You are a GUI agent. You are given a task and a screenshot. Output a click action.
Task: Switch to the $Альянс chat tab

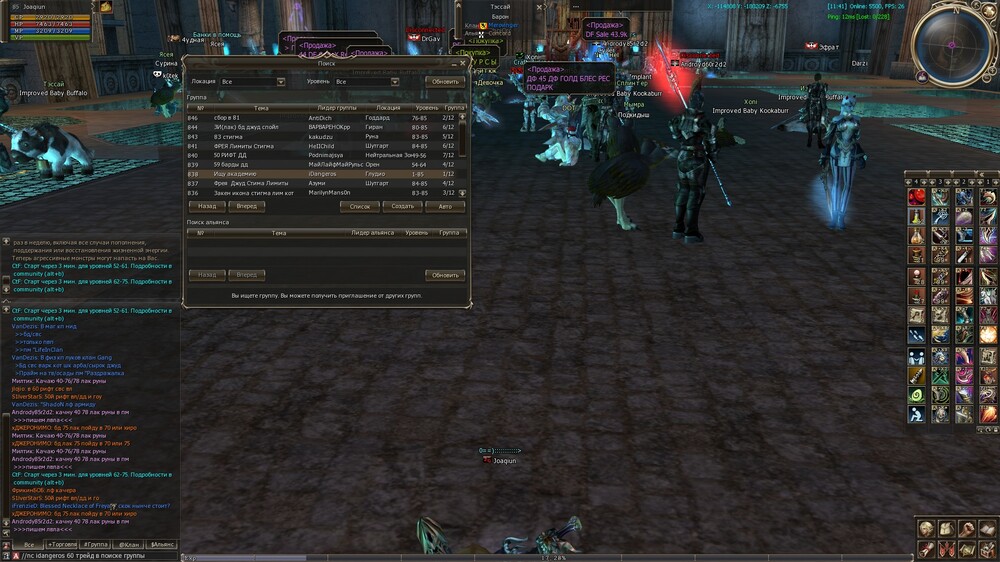coord(161,544)
